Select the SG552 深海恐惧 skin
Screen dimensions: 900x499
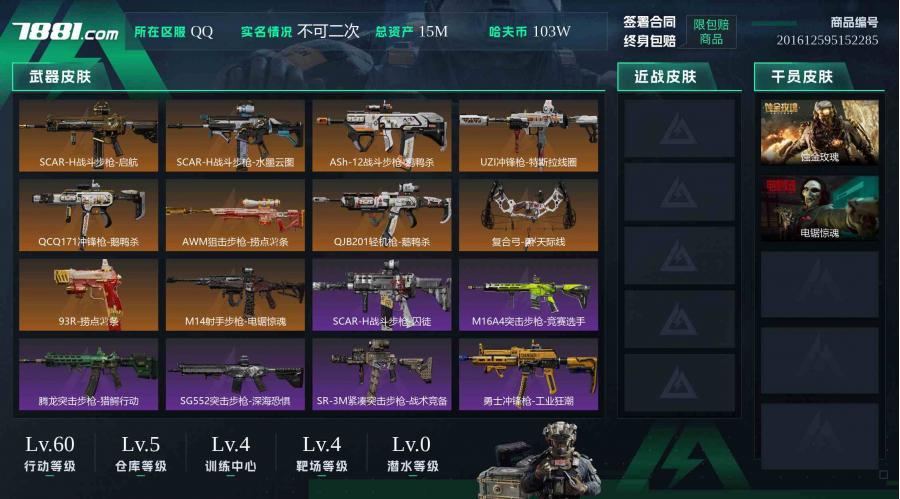(235, 374)
